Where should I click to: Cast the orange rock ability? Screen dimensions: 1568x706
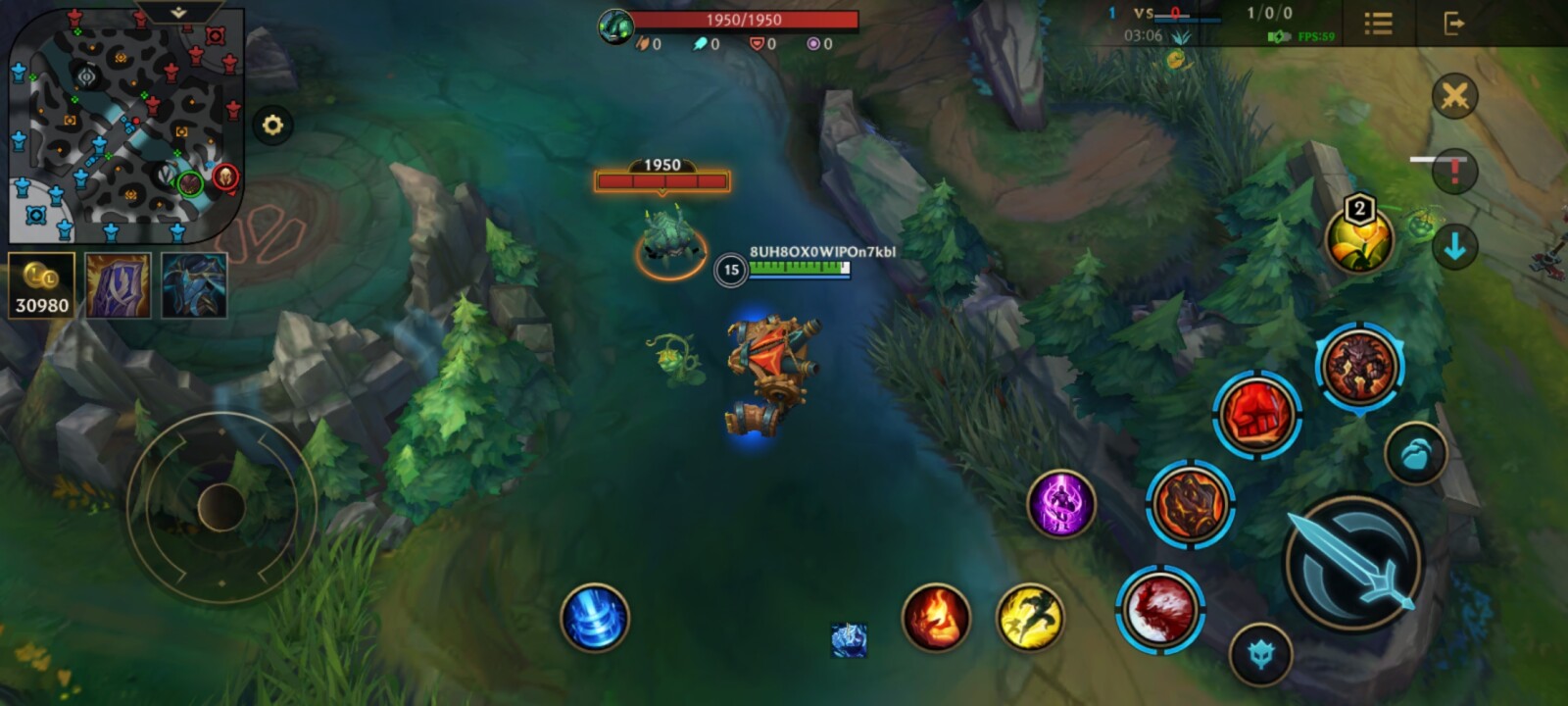point(1190,504)
